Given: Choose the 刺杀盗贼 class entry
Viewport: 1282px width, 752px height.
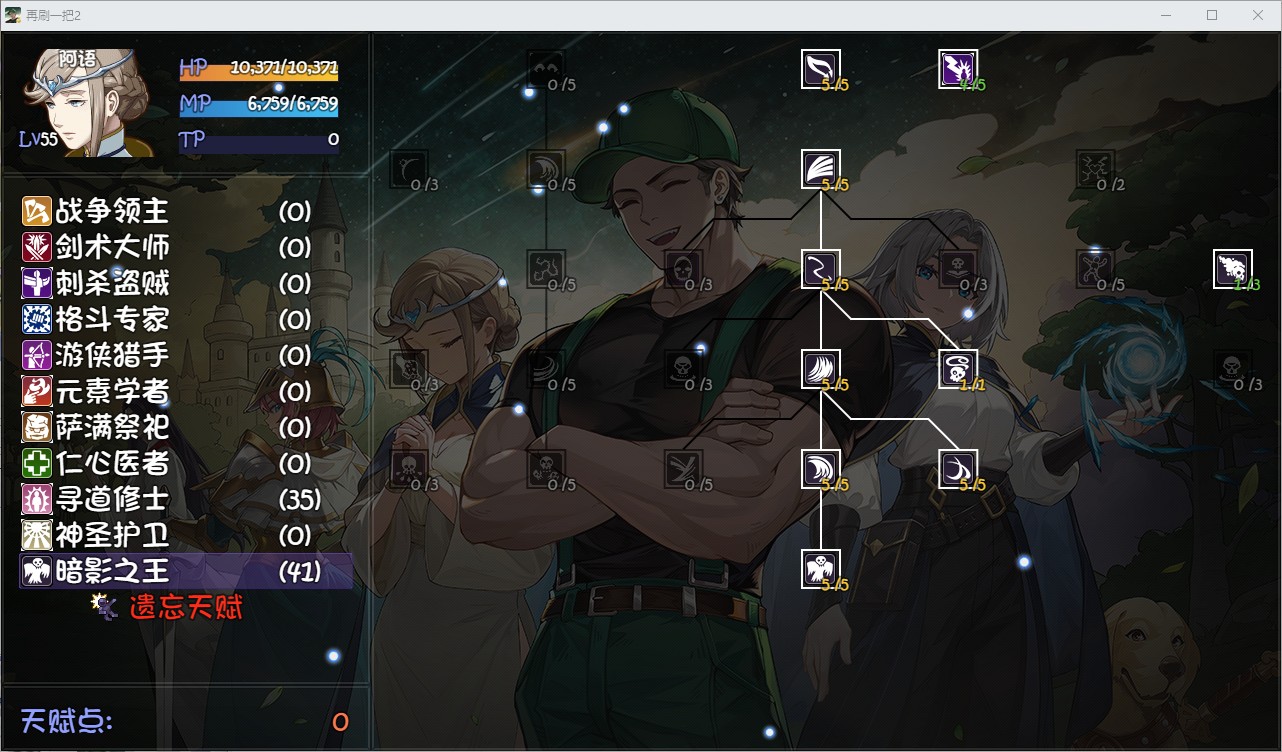Looking at the screenshot, I should click(96, 283).
